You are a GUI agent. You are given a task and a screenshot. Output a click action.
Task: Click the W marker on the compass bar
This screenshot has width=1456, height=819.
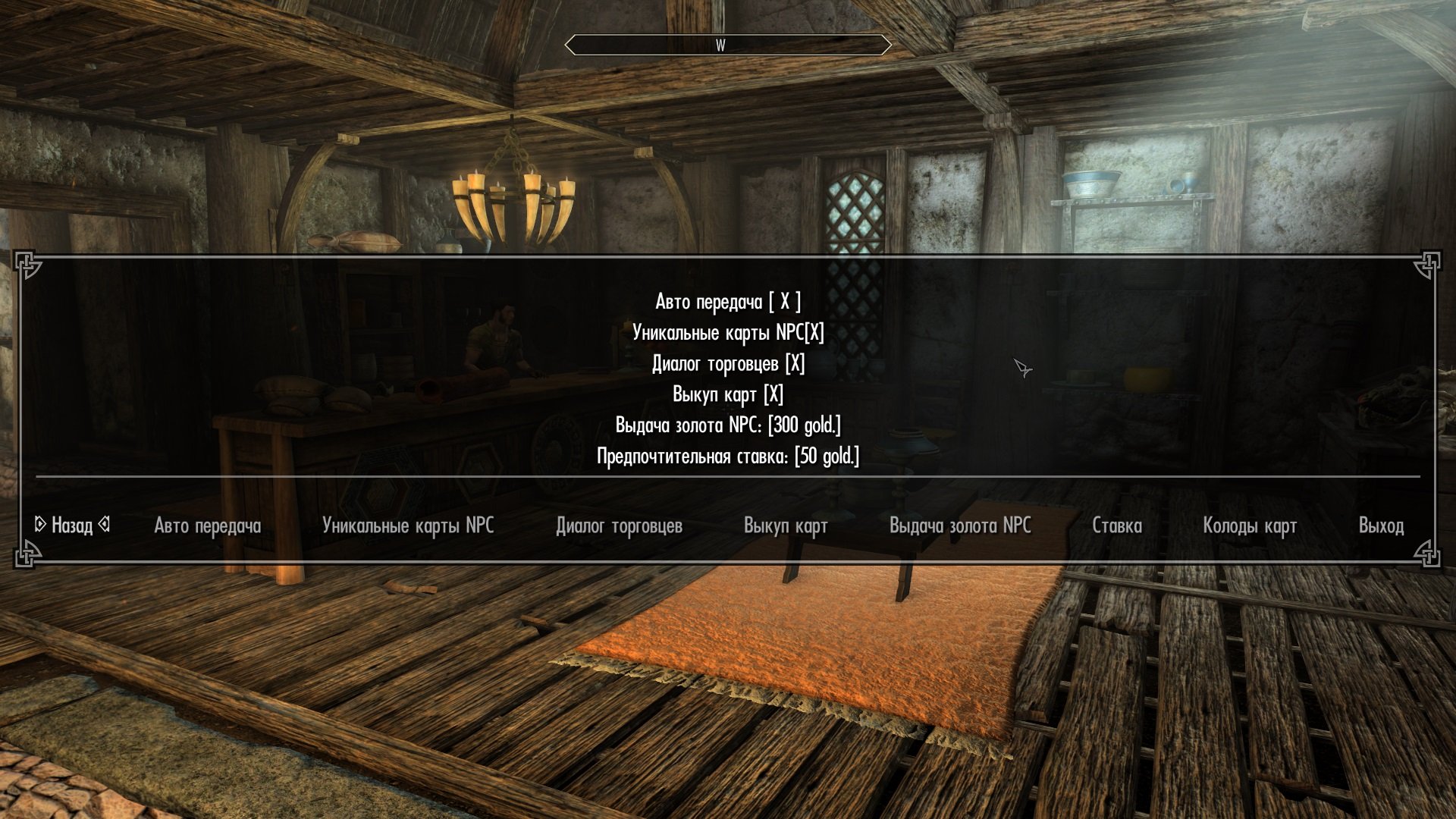[720, 45]
